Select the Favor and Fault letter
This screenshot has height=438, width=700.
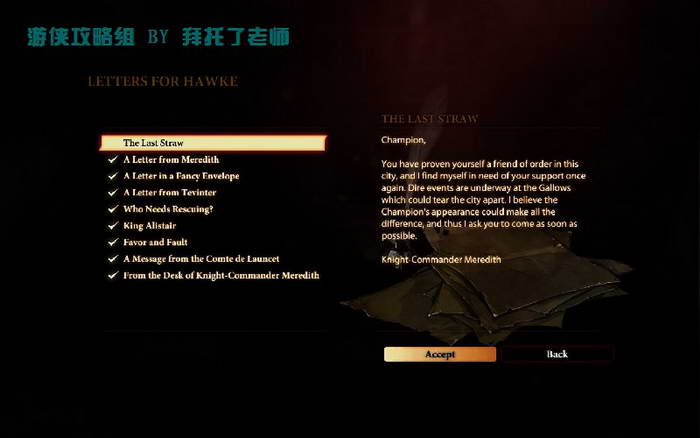click(x=155, y=242)
